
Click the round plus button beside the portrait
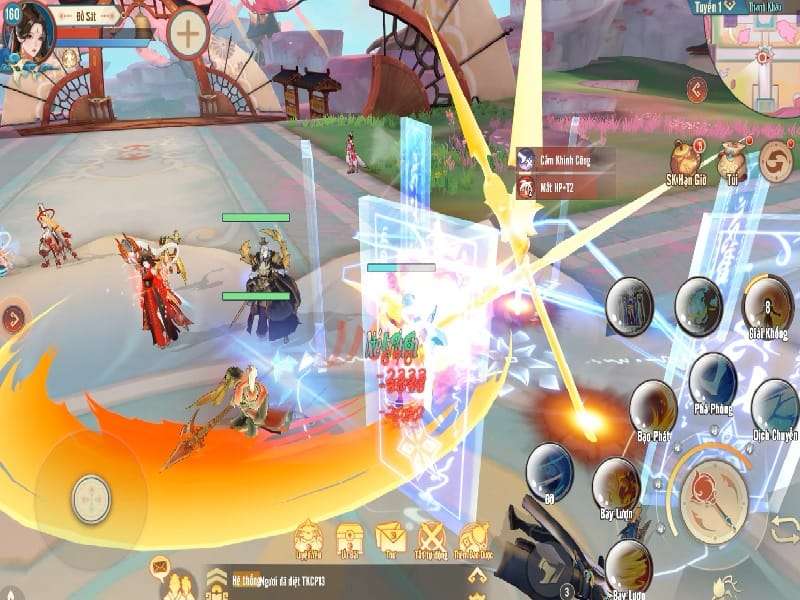187,33
